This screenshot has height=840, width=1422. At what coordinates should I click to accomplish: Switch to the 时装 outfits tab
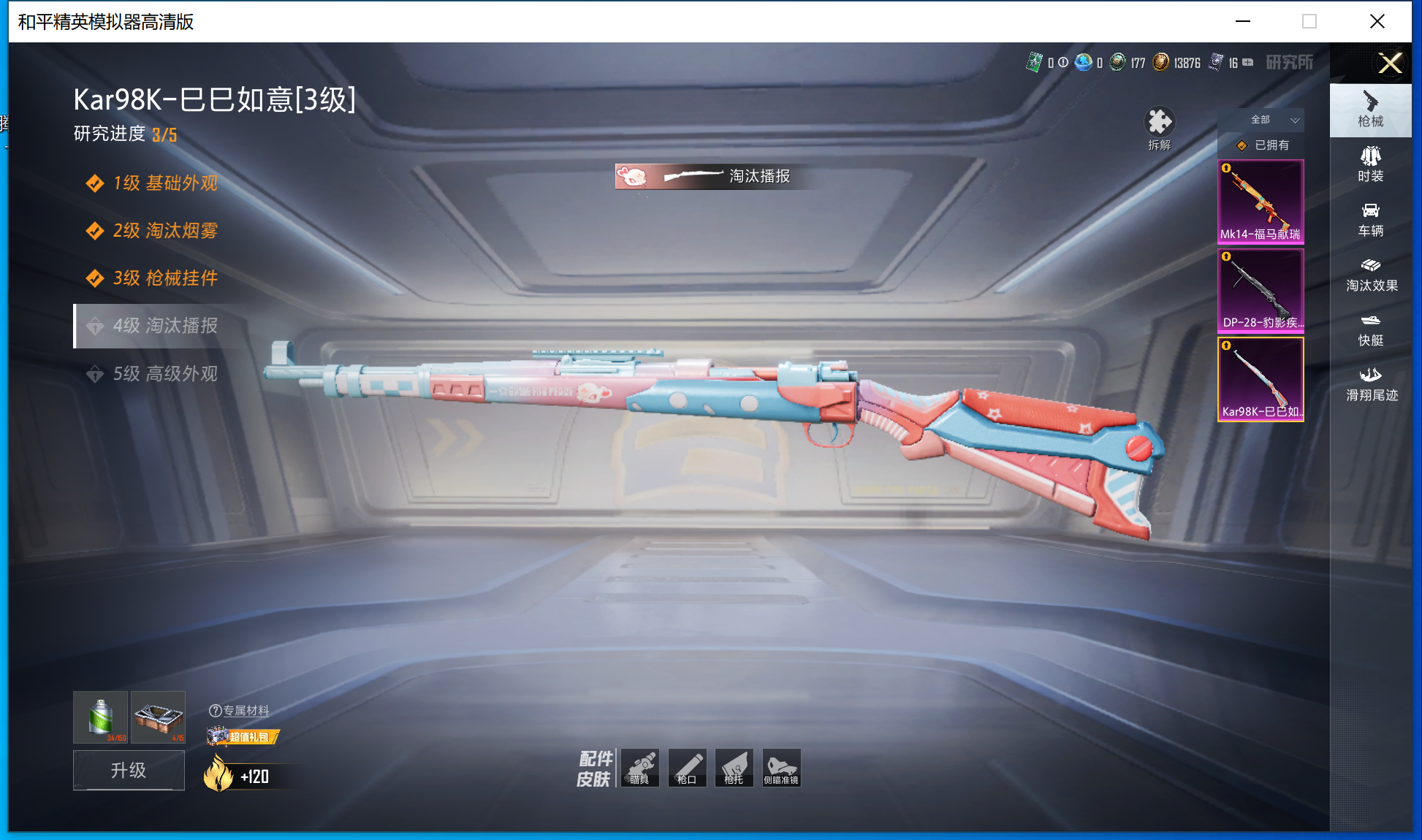1370,165
